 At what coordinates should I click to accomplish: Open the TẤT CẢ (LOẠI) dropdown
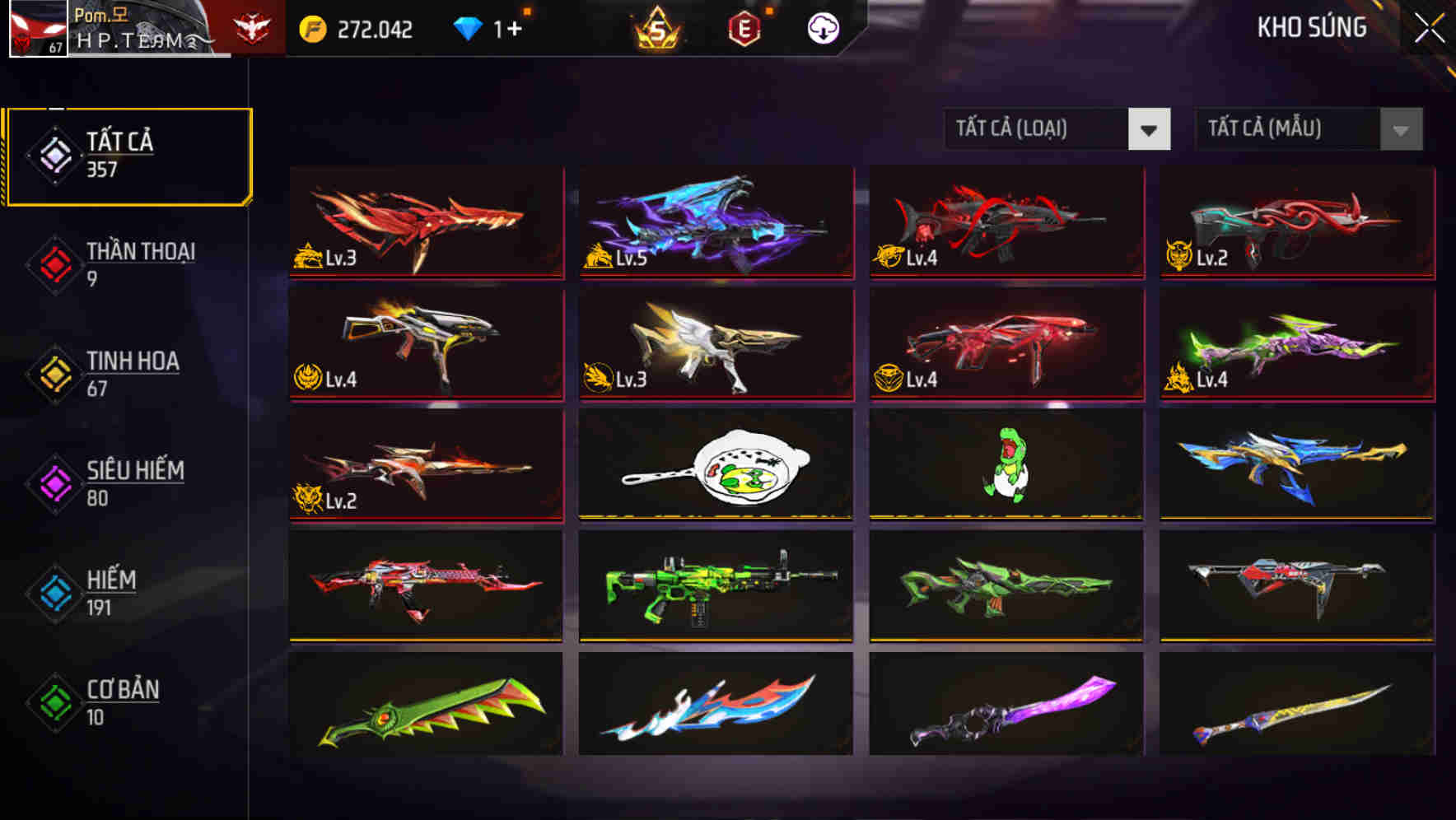pyautogui.click(x=1057, y=129)
